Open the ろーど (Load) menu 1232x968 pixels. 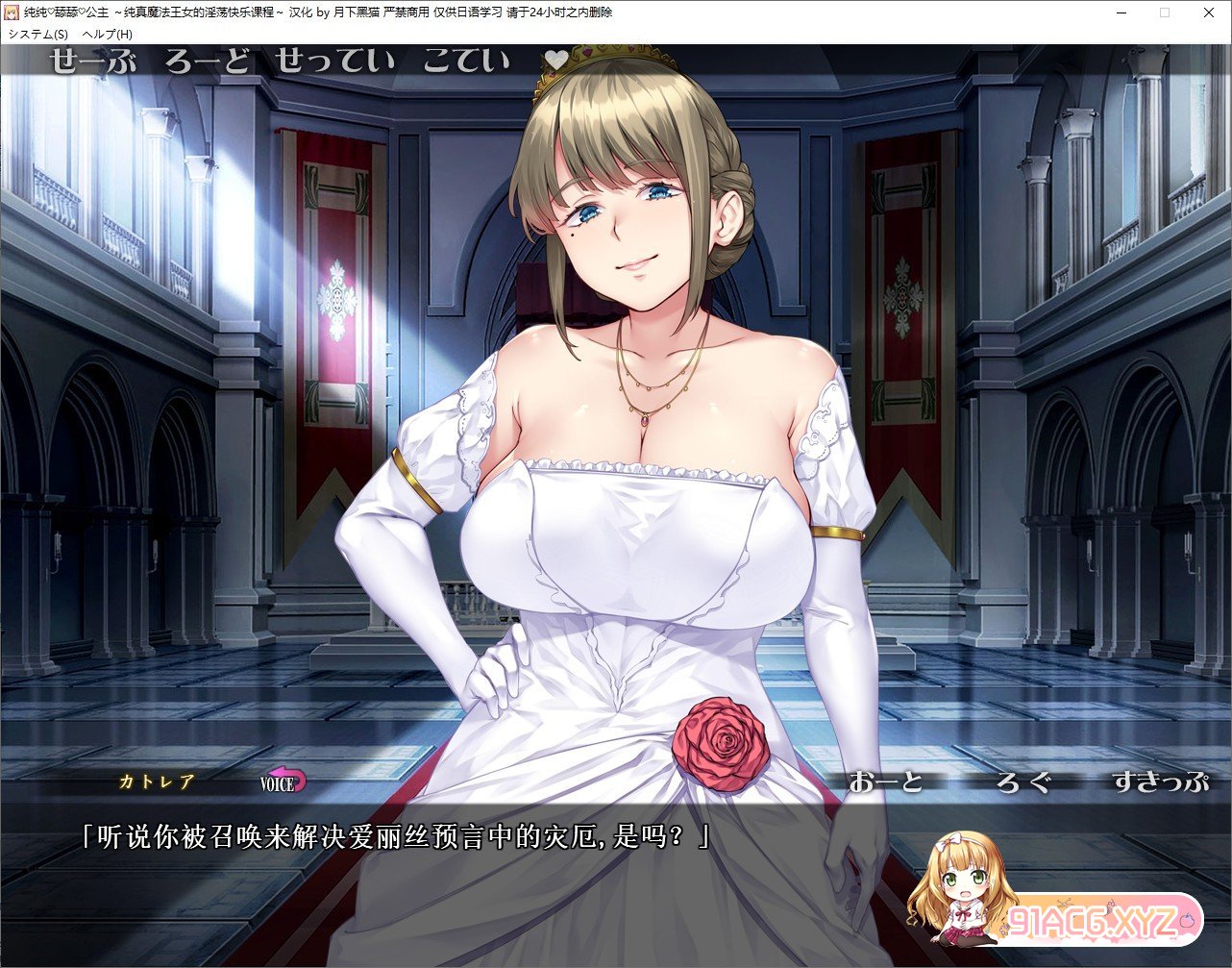[x=207, y=62]
